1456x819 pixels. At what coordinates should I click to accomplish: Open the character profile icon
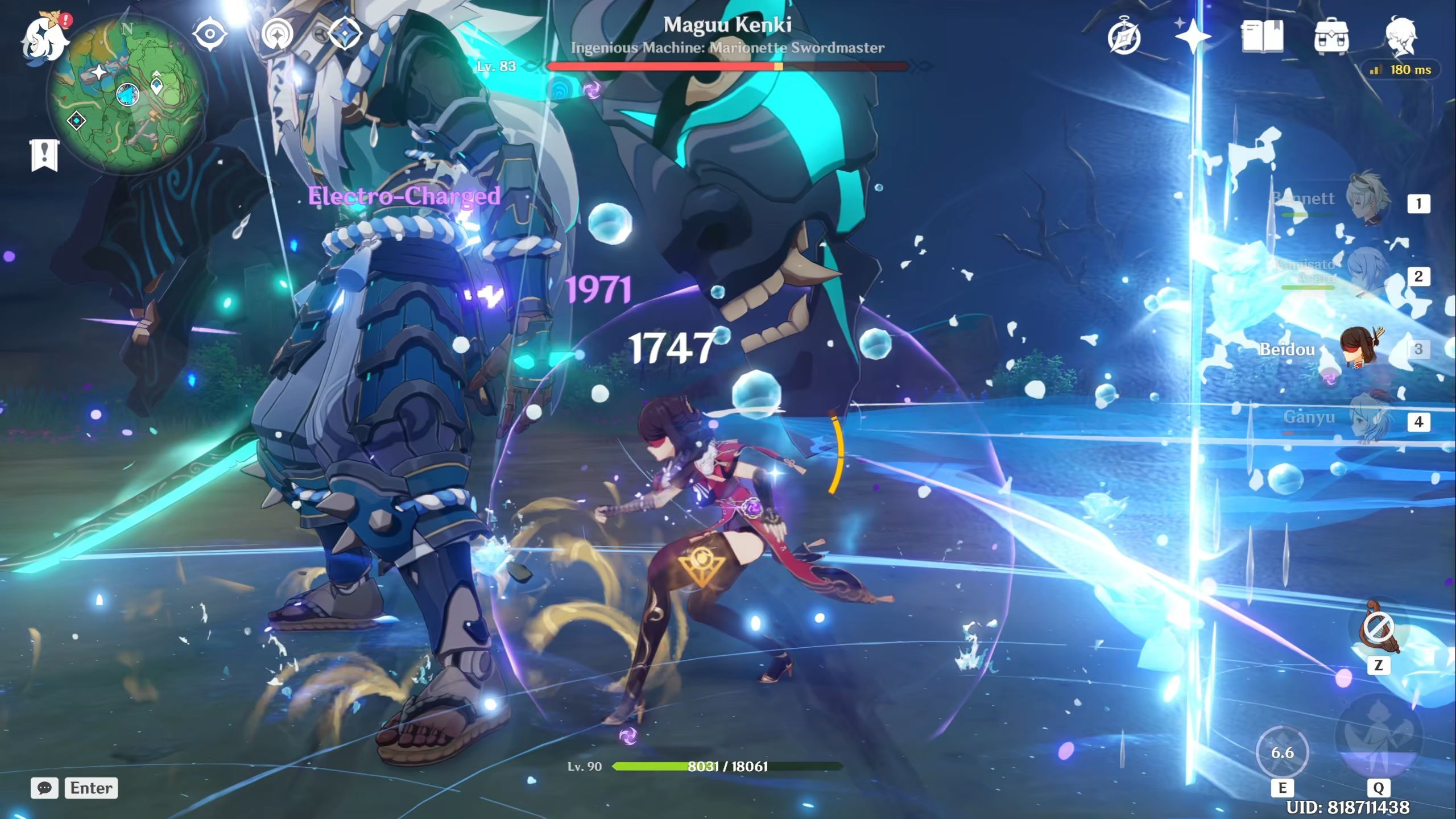coord(1400,36)
